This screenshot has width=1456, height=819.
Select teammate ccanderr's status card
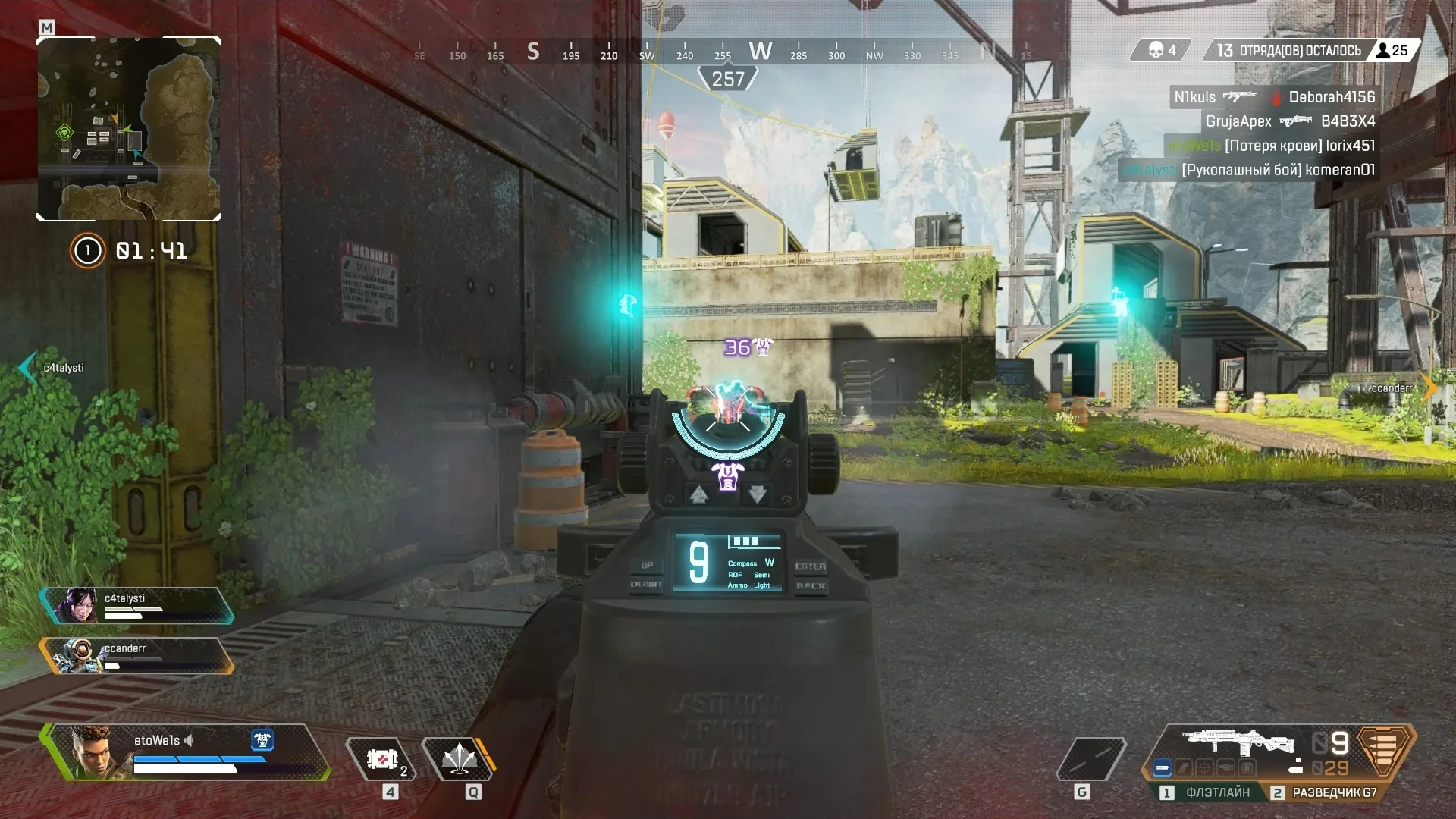136,656
